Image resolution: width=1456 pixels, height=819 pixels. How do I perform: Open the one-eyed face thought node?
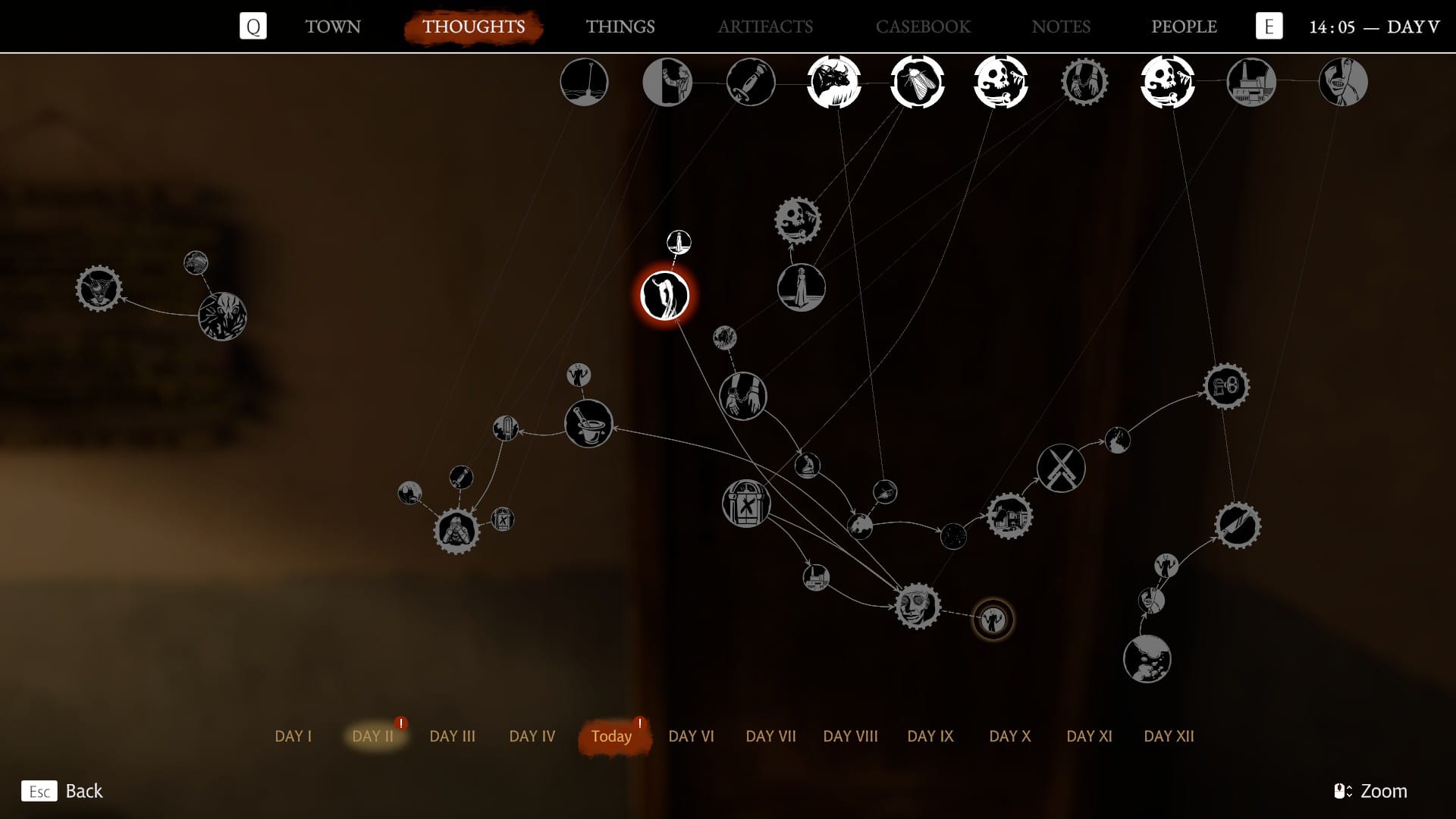click(x=918, y=606)
